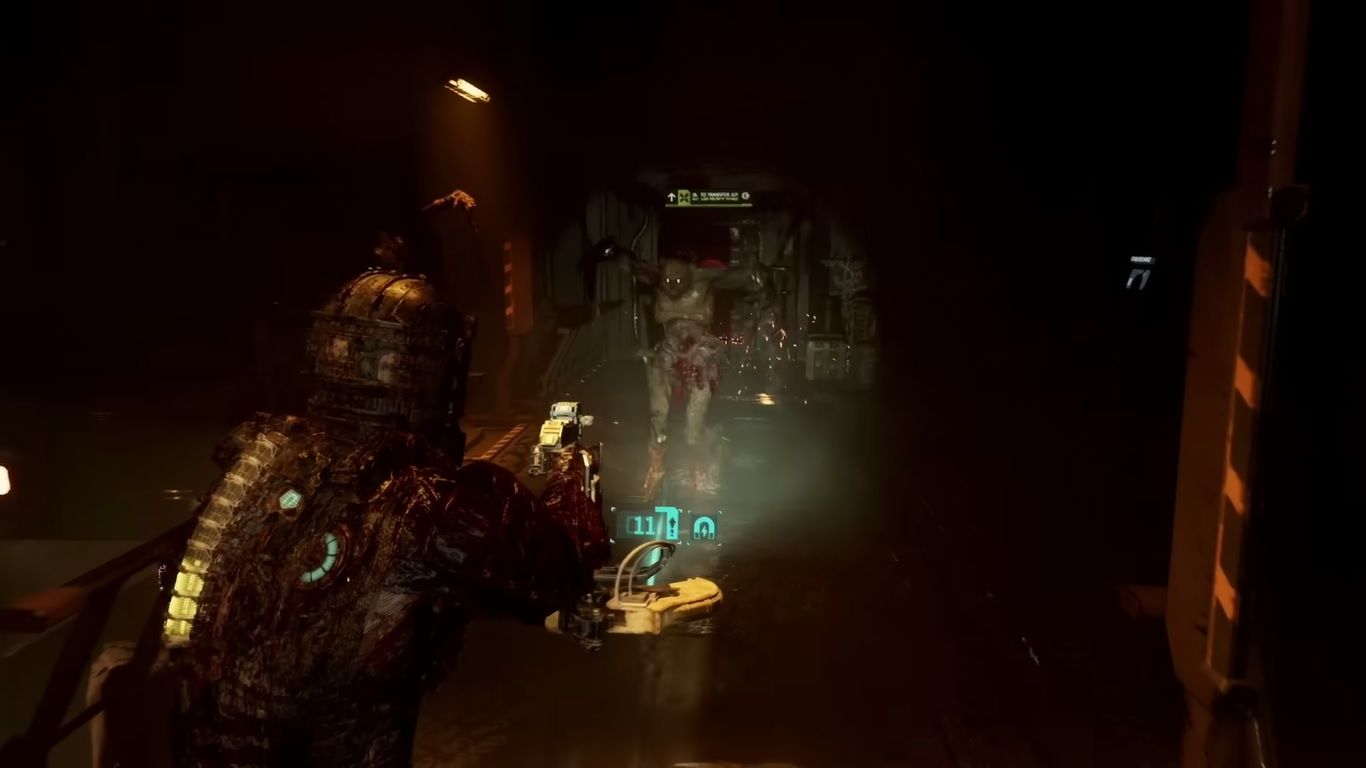1366x768 pixels.
Task: Select the magnet alt-fire mode icon
Action: click(703, 527)
